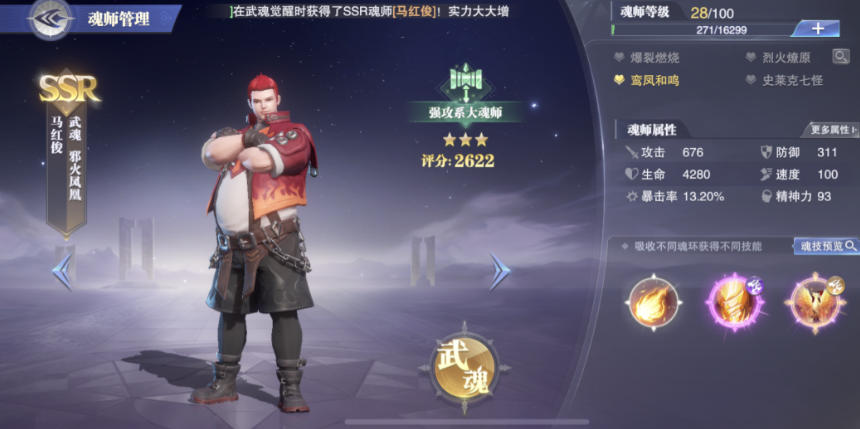
Task: Select the 烈火燎原 bond entry
Action: point(783,57)
